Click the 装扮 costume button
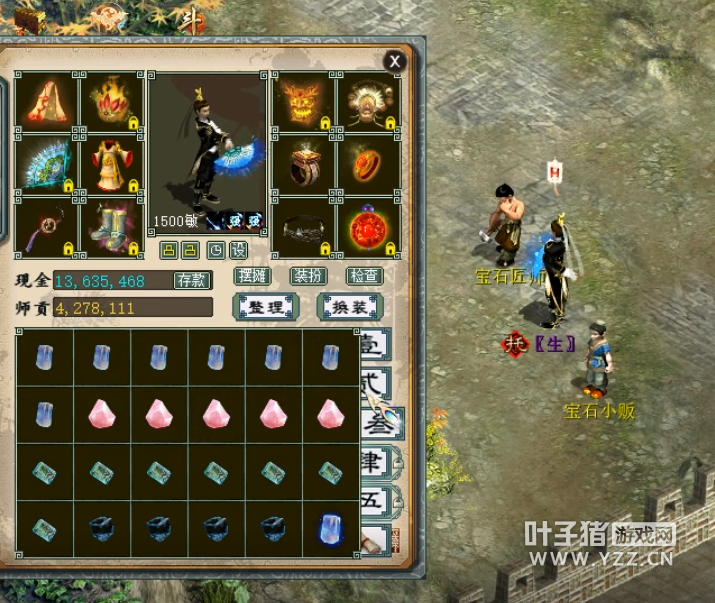This screenshot has height=603, width=715. coord(307,276)
